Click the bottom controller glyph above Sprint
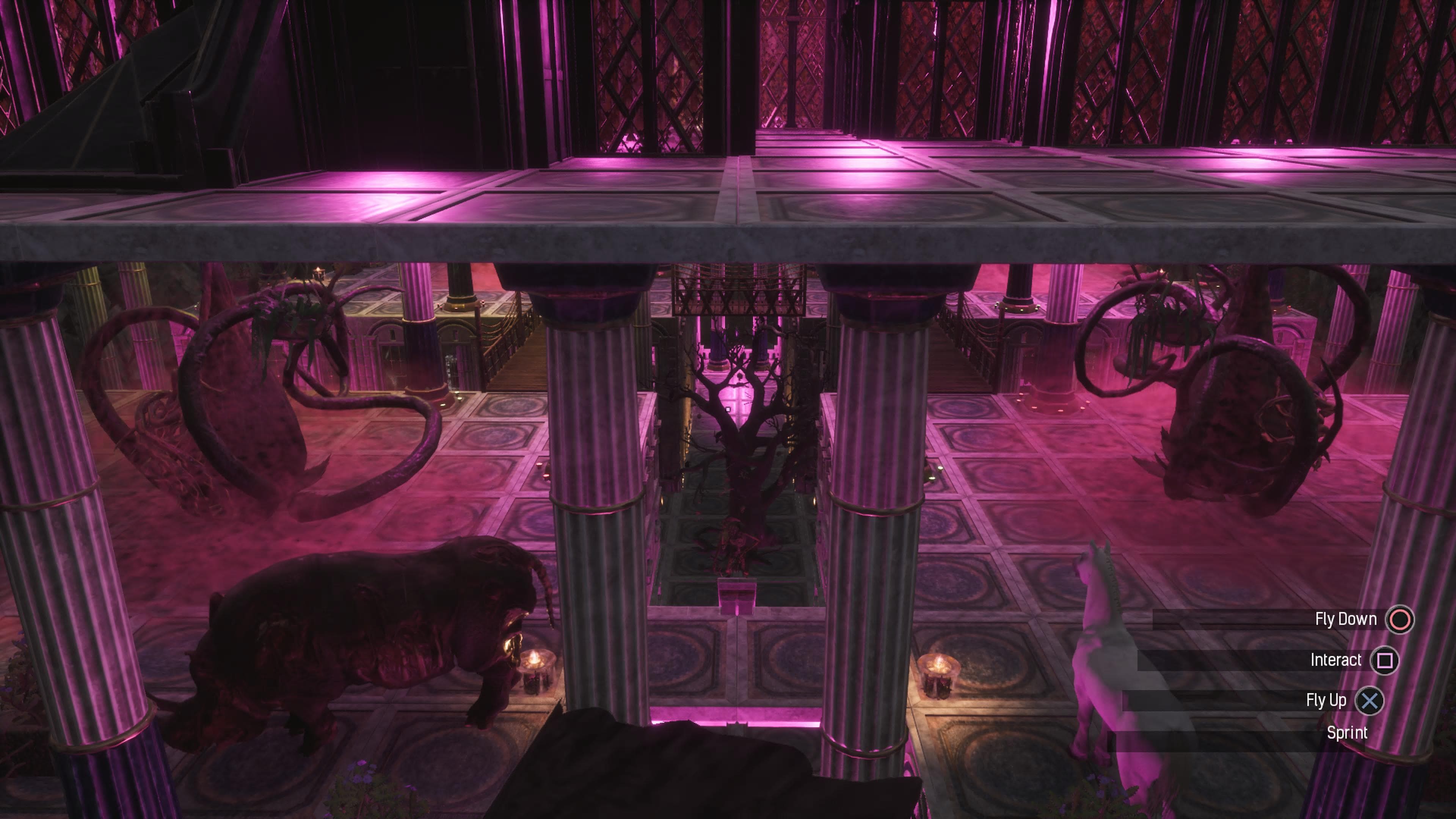 click(x=1370, y=701)
